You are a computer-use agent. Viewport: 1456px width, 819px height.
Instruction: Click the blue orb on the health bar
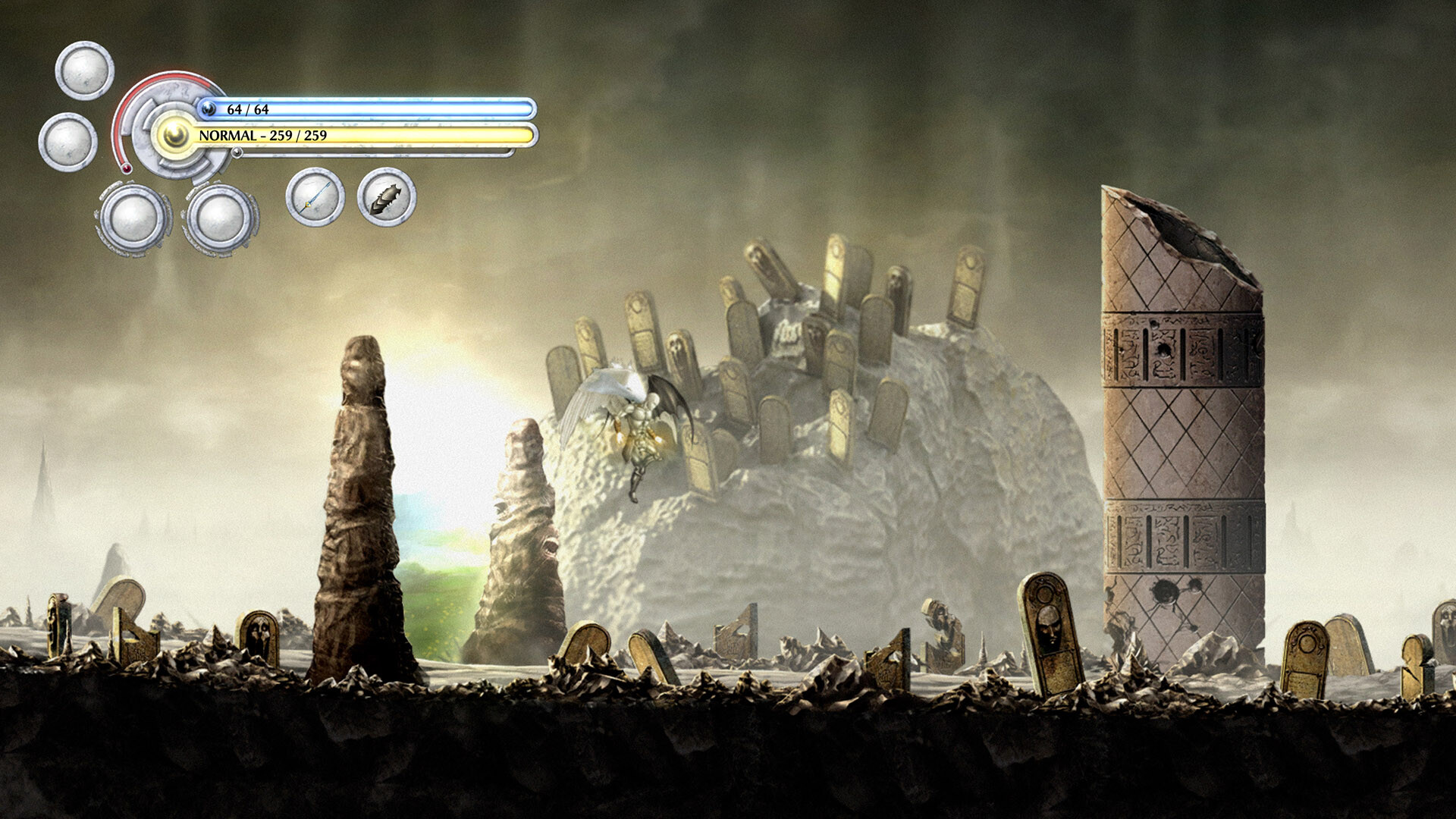click(x=210, y=108)
